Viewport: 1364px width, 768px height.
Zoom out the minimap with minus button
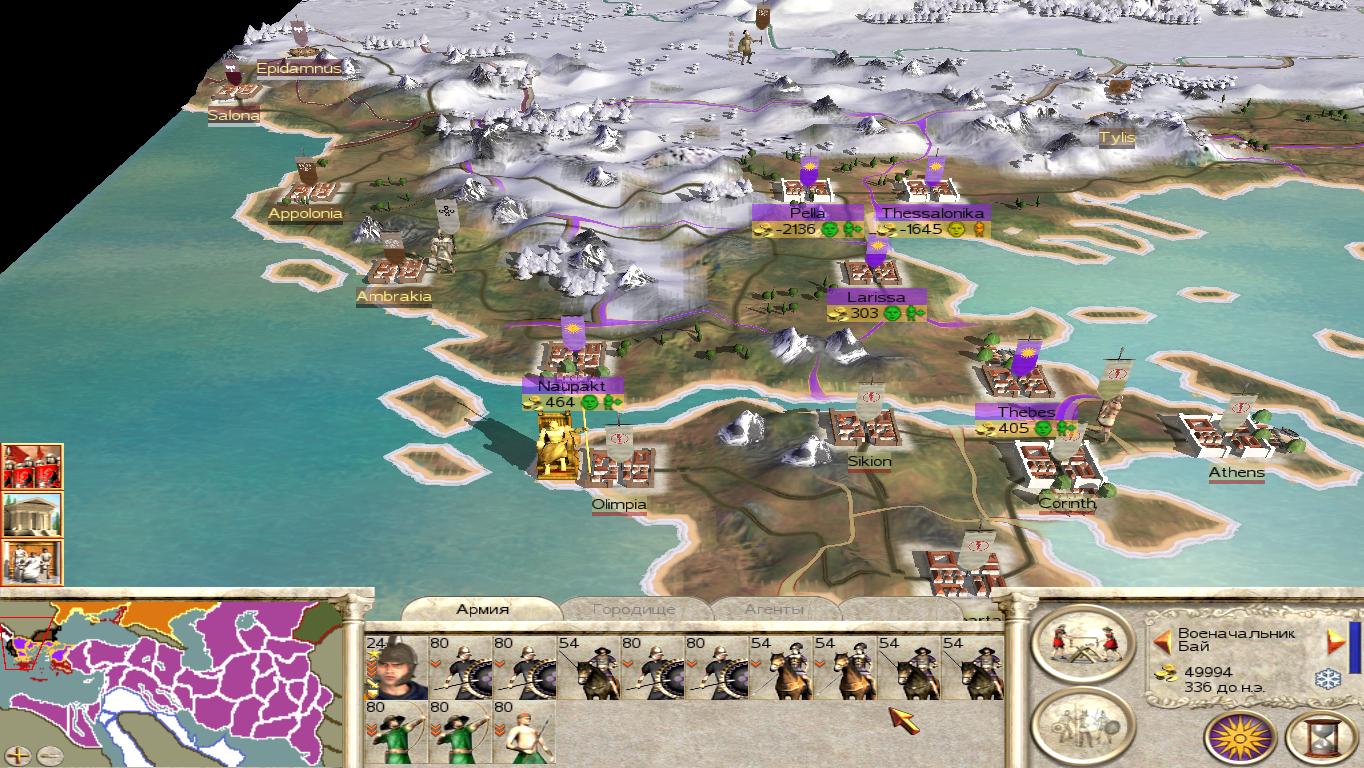point(48,755)
